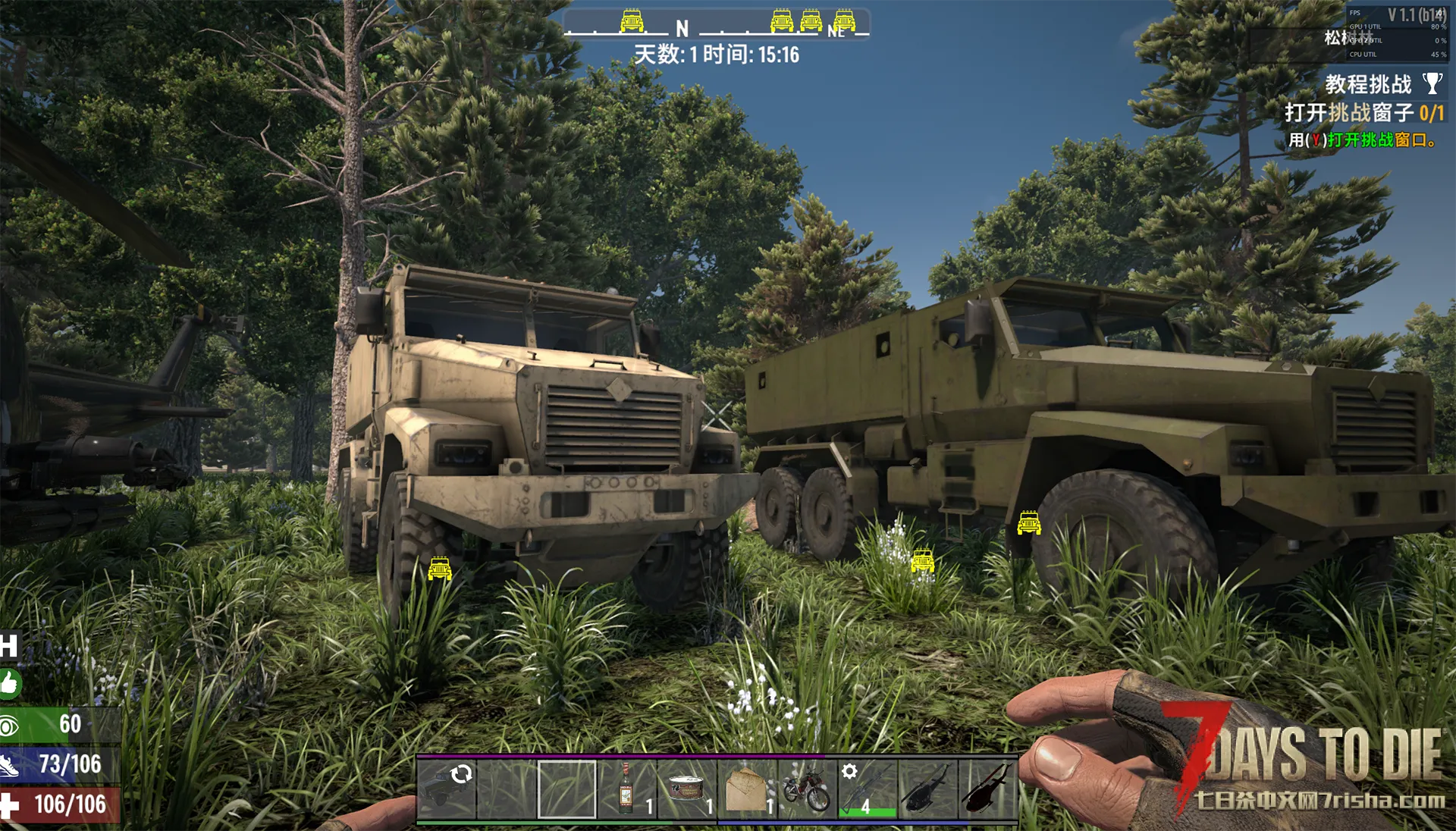Screen dimensions: 1456x831
Task: Equip the rifle with the gear icon
Action: (868, 789)
